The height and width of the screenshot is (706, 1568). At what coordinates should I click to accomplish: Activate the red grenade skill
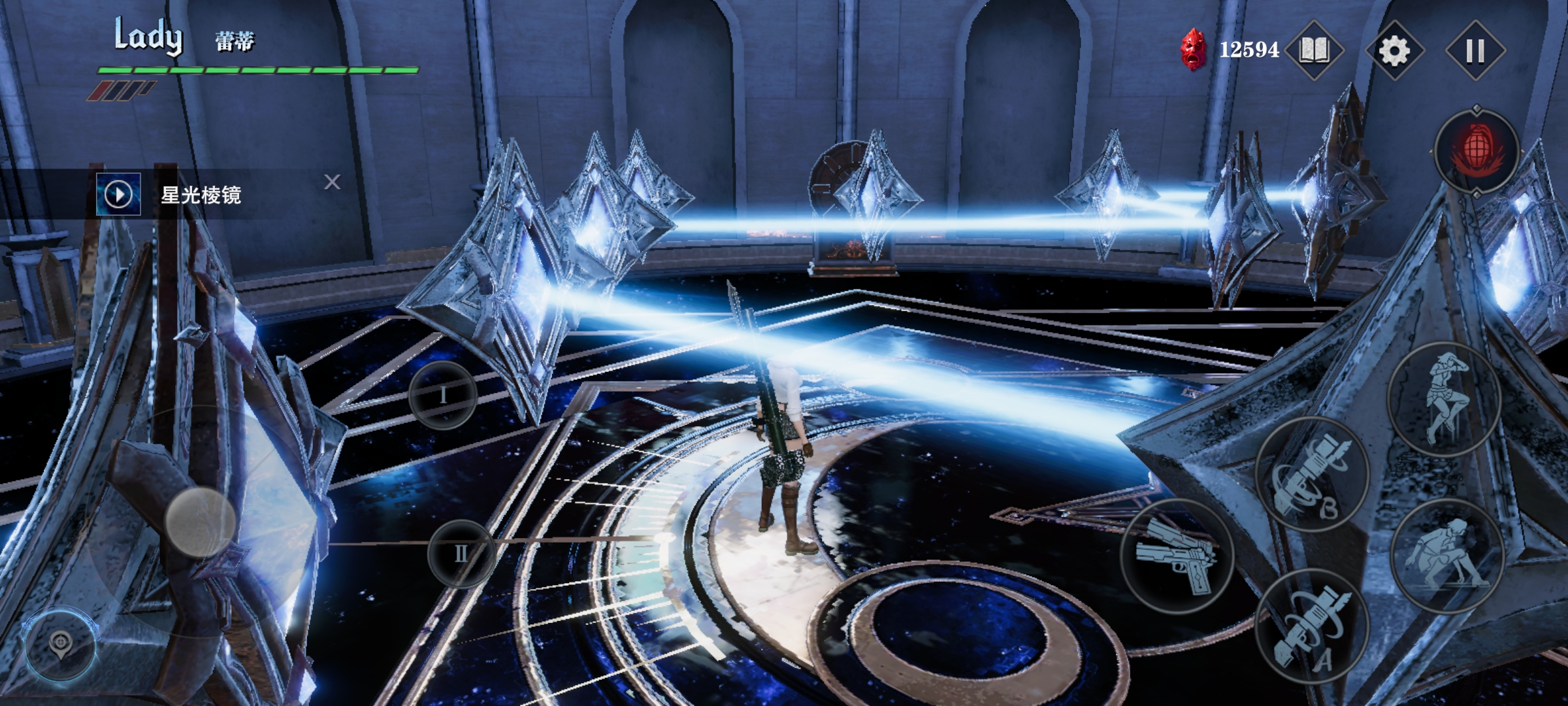[x=1477, y=152]
